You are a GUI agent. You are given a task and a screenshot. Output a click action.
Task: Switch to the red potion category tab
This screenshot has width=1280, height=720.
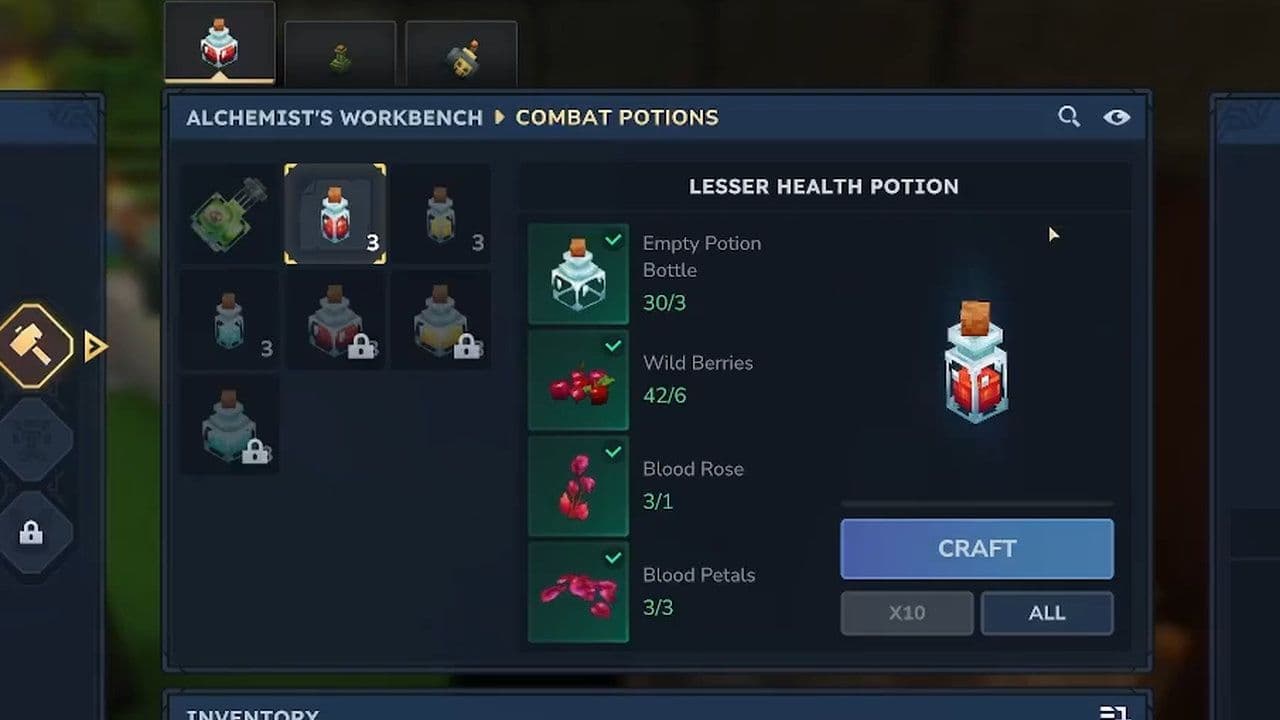click(219, 44)
